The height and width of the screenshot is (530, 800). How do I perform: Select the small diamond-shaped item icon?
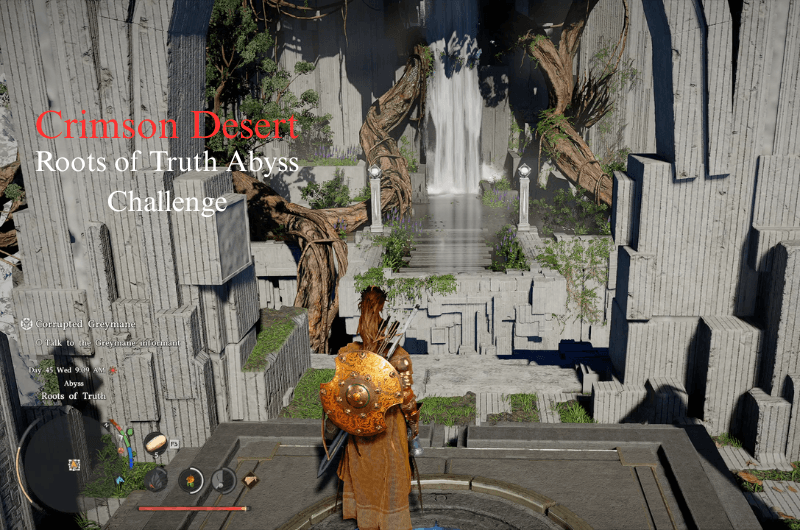coord(251,480)
